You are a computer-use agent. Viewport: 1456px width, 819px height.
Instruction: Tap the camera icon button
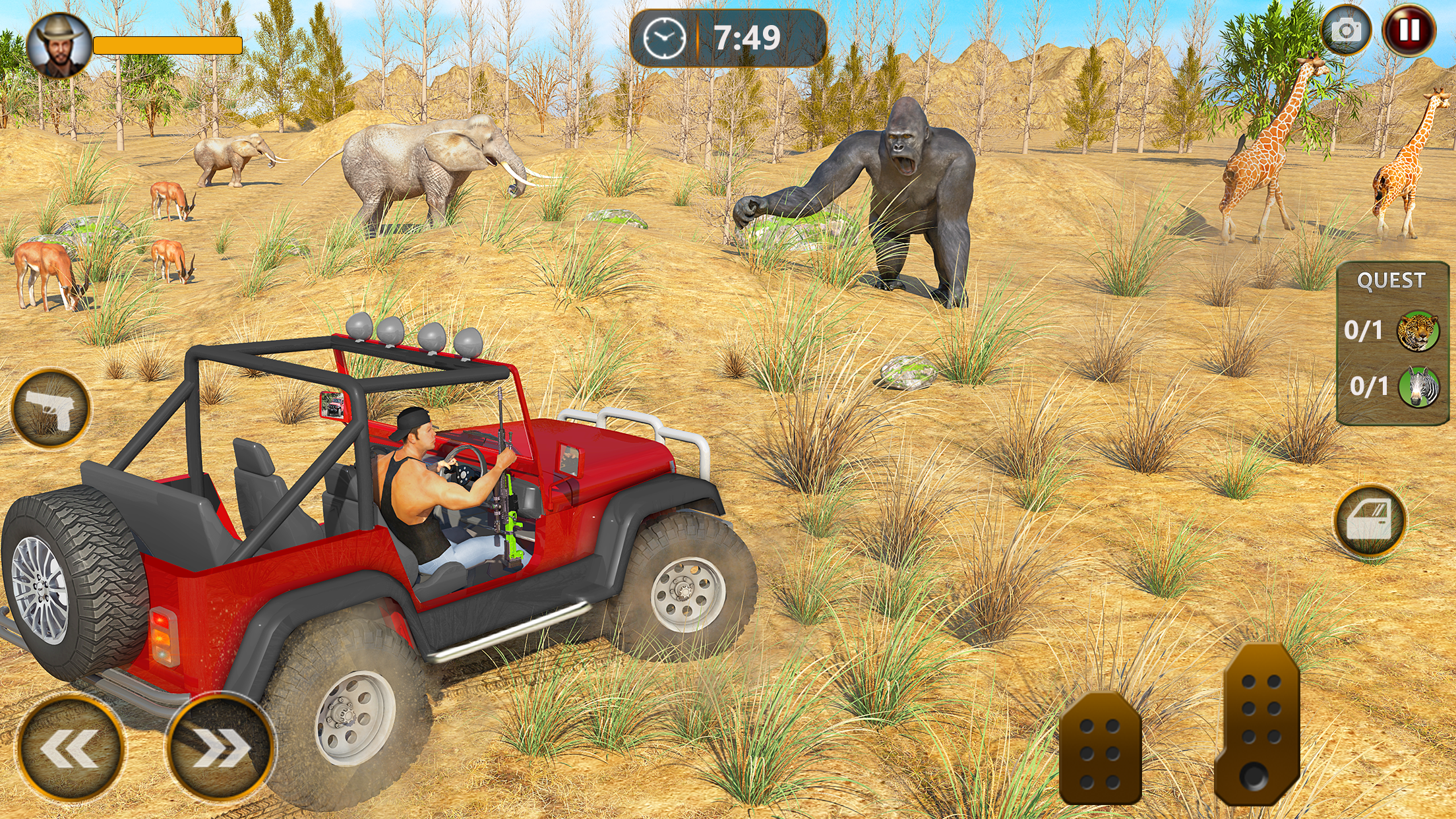1346,30
